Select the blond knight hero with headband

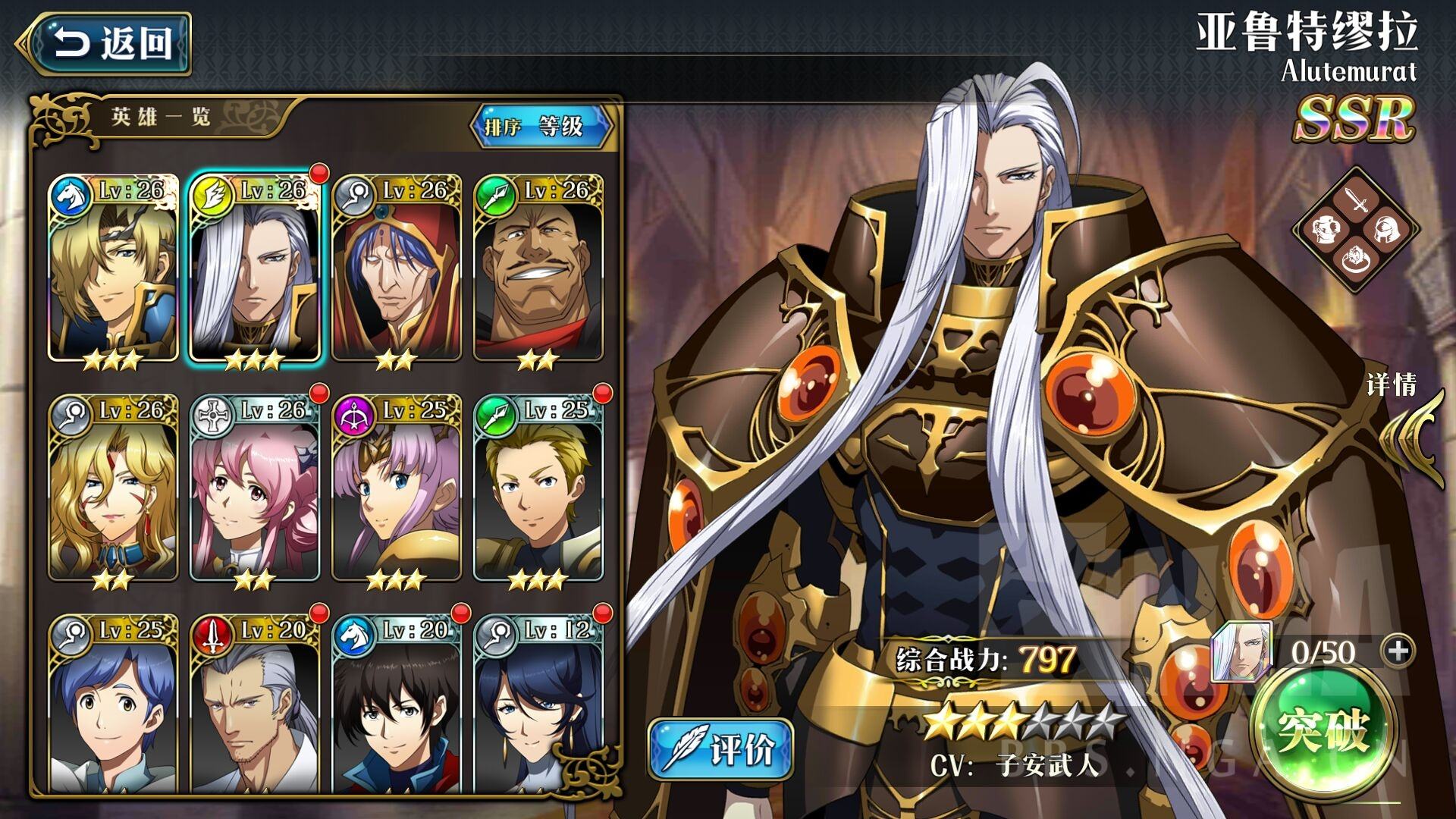(x=113, y=269)
